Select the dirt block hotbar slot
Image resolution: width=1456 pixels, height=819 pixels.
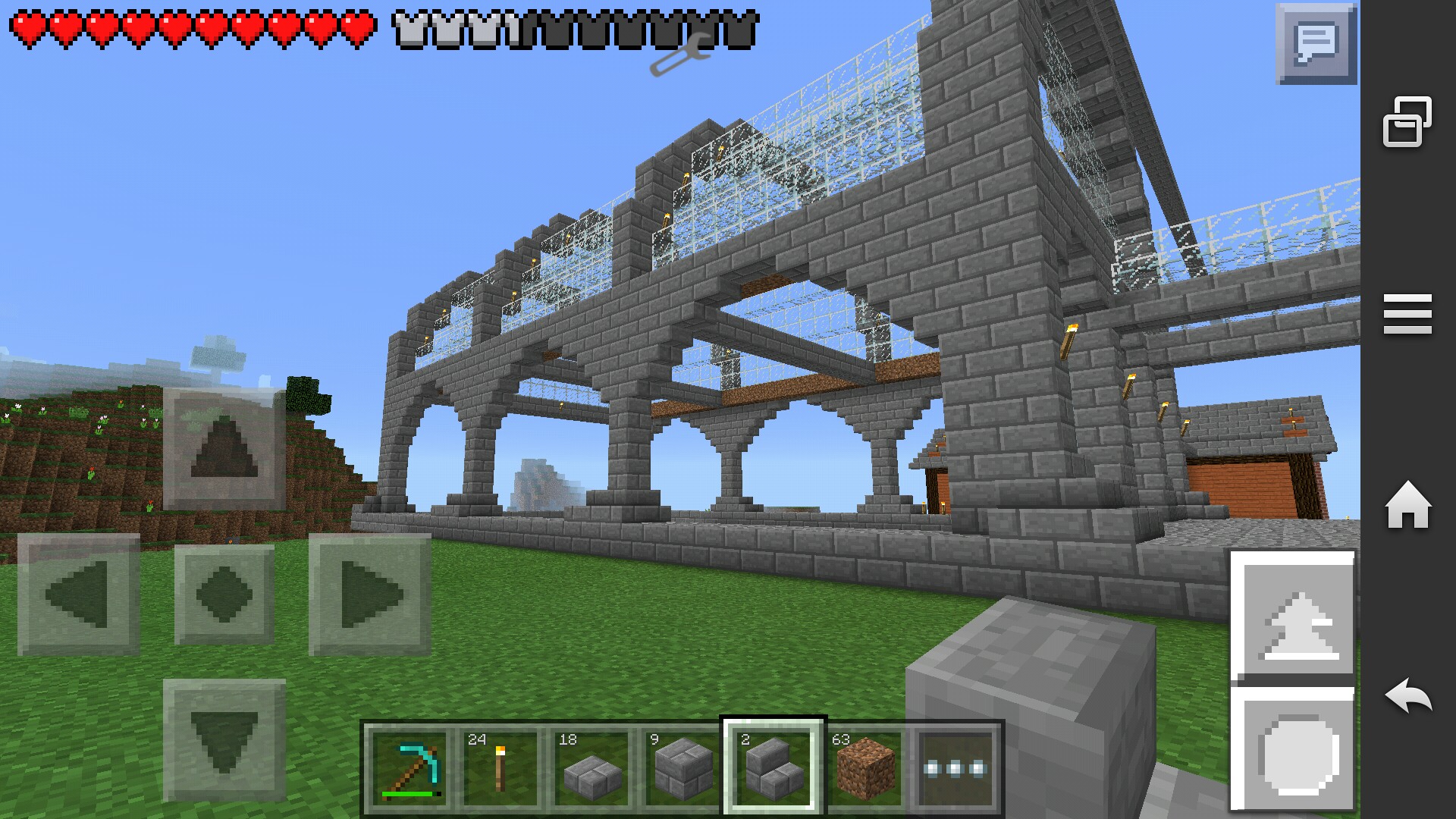pyautogui.click(x=864, y=767)
